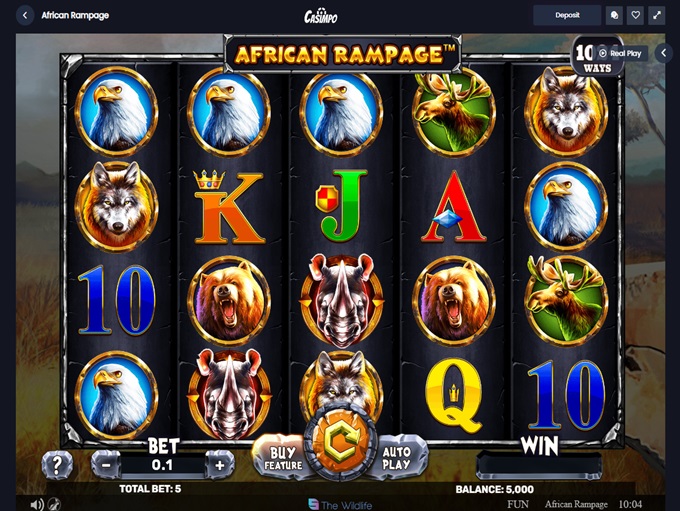
Task: Click the Casimpo logo
Action: point(320,15)
